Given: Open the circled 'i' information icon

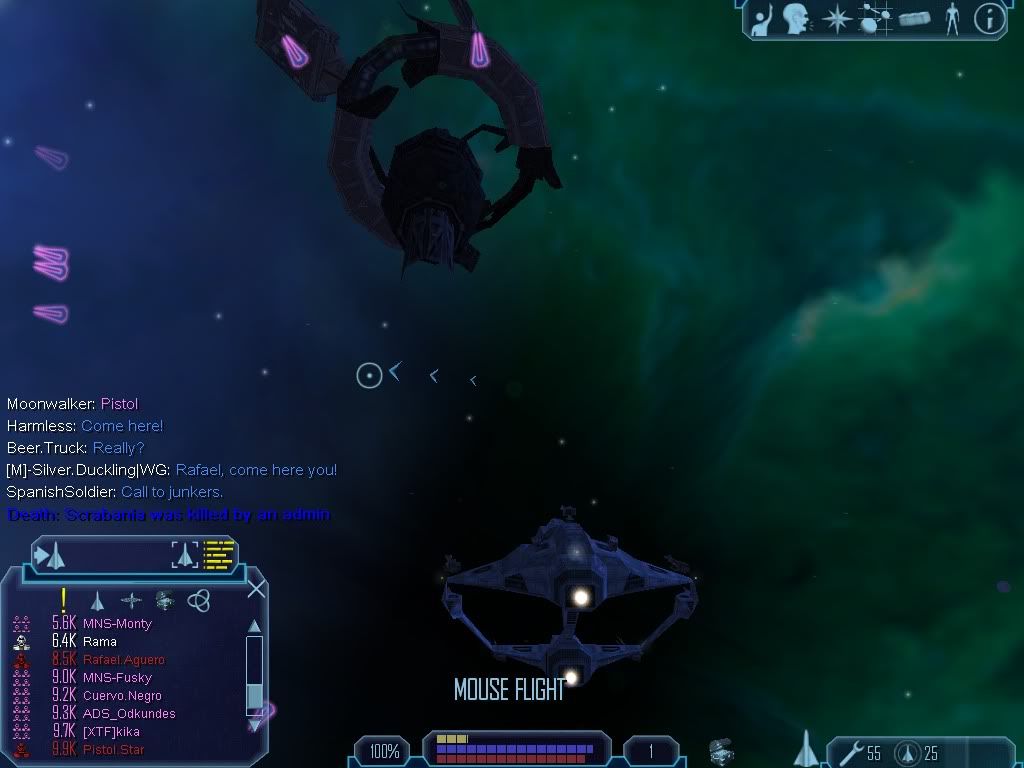Looking at the screenshot, I should 989,19.
